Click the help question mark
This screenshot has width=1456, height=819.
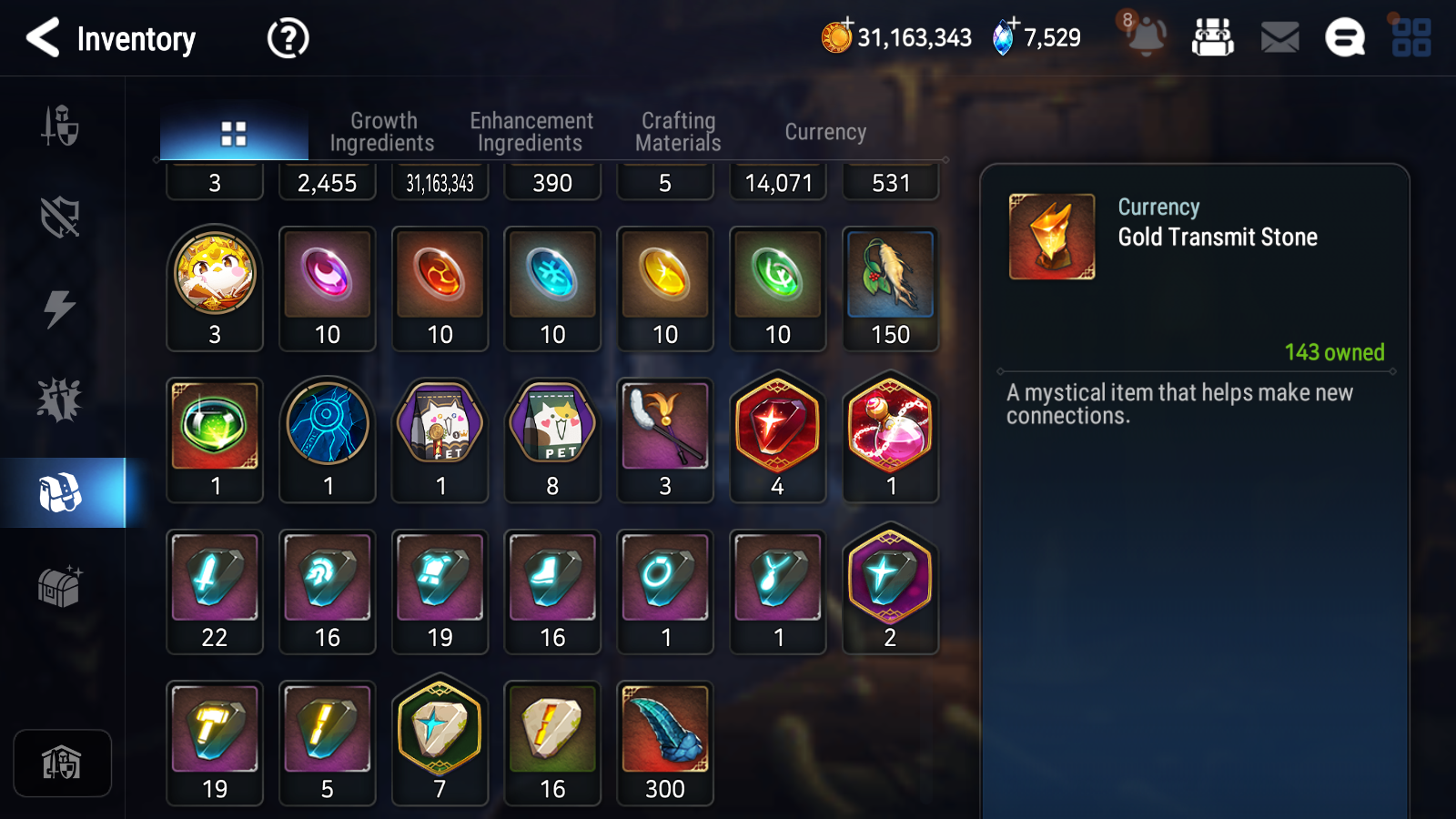[287, 38]
